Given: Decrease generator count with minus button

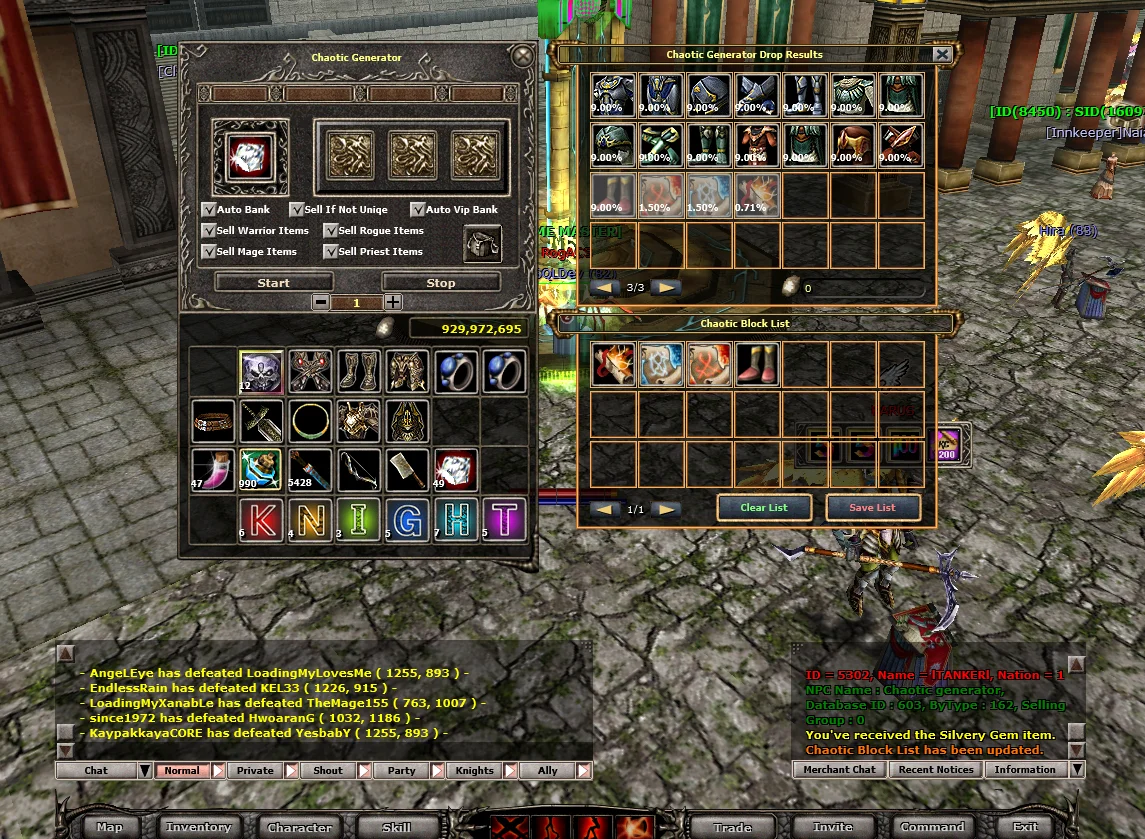Looking at the screenshot, I should (x=320, y=302).
